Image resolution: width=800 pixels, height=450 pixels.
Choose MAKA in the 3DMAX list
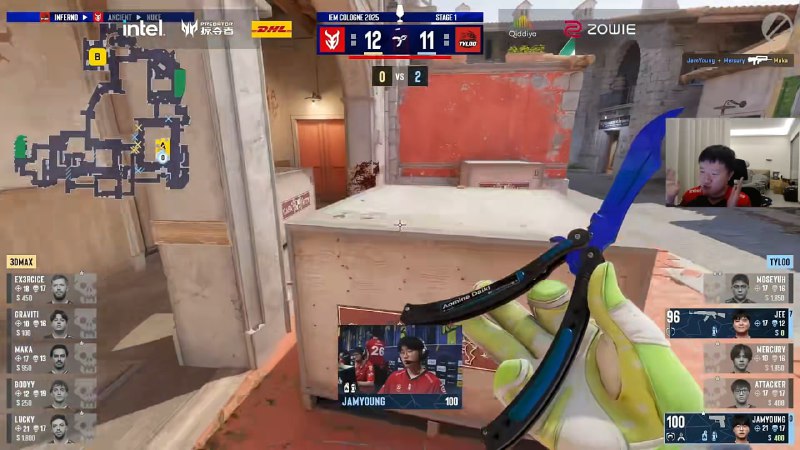coord(52,358)
